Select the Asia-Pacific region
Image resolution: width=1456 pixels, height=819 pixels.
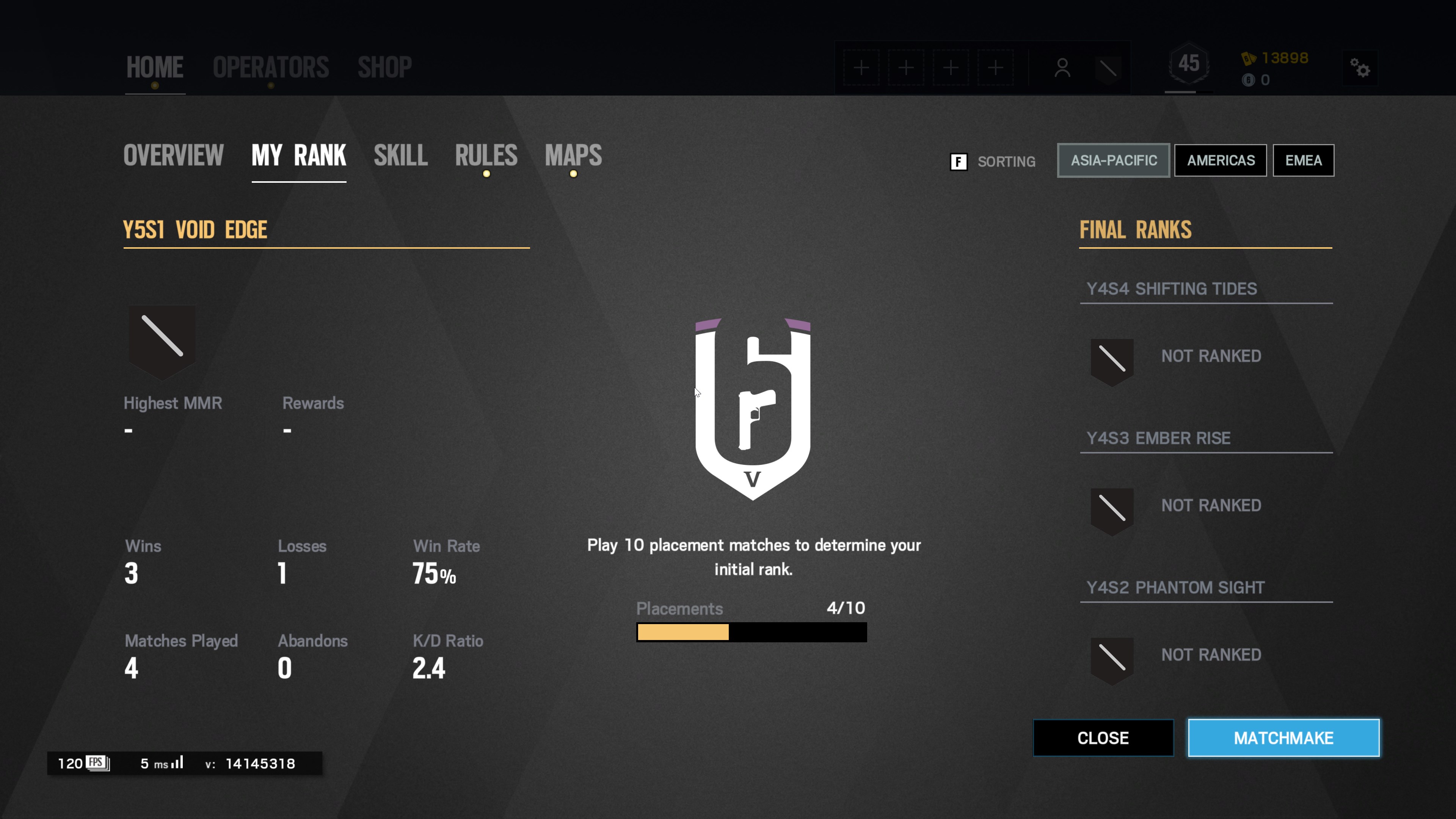[x=1114, y=160]
